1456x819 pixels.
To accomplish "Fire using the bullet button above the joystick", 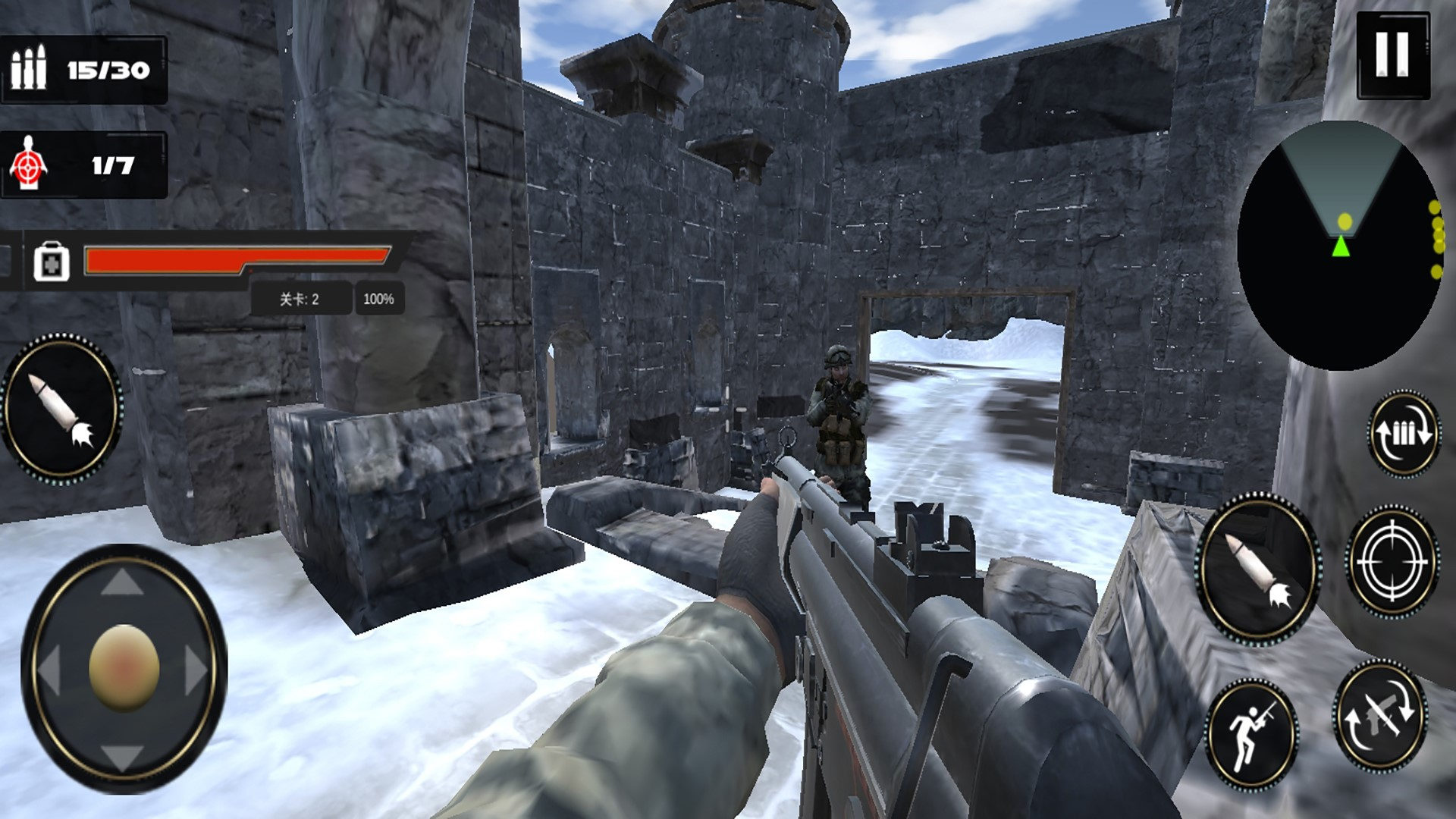I will [61, 409].
